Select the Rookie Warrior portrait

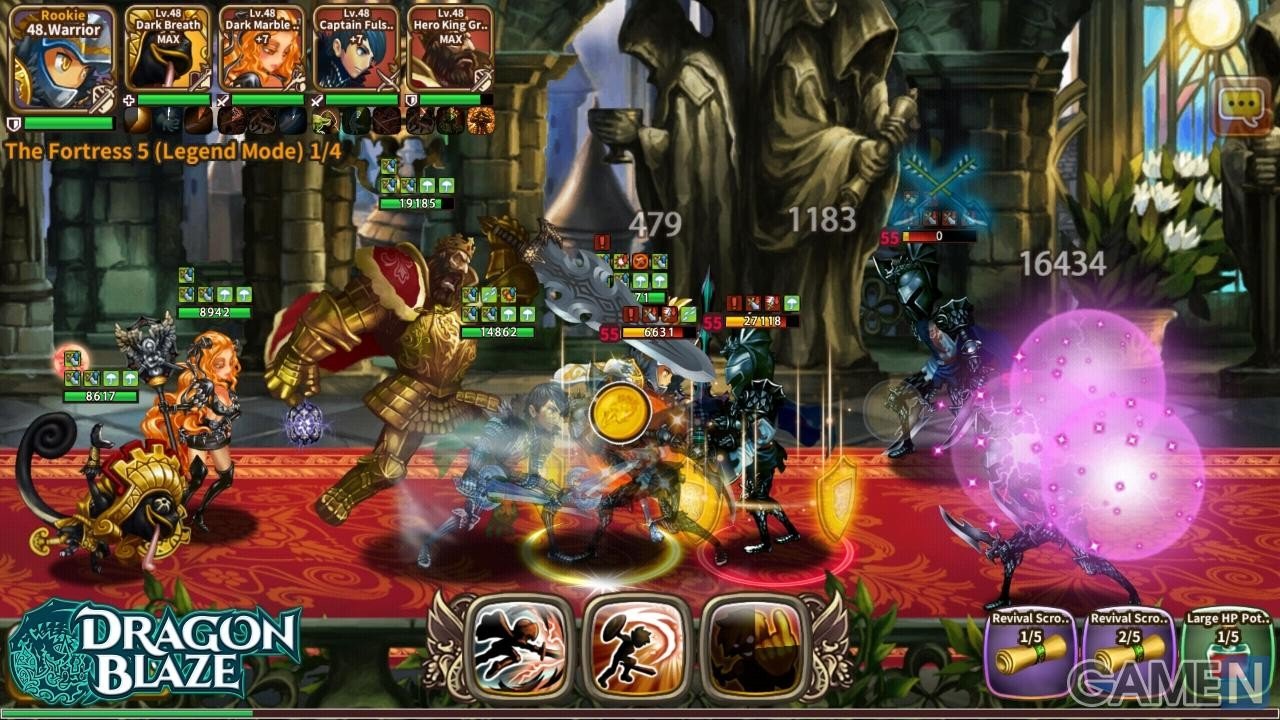[x=62, y=57]
